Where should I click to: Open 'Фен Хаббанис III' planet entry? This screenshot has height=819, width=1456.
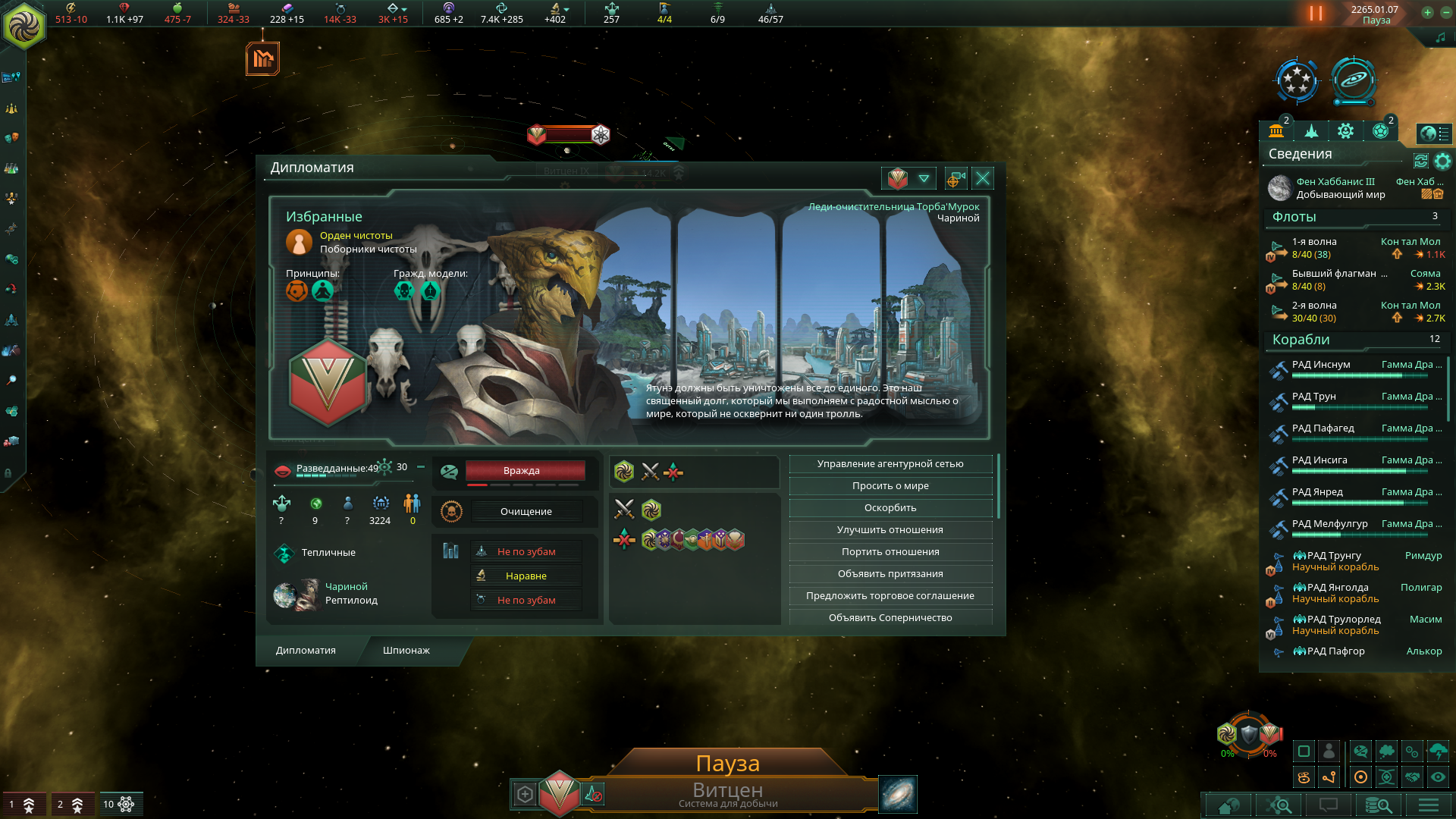pyautogui.click(x=1335, y=182)
